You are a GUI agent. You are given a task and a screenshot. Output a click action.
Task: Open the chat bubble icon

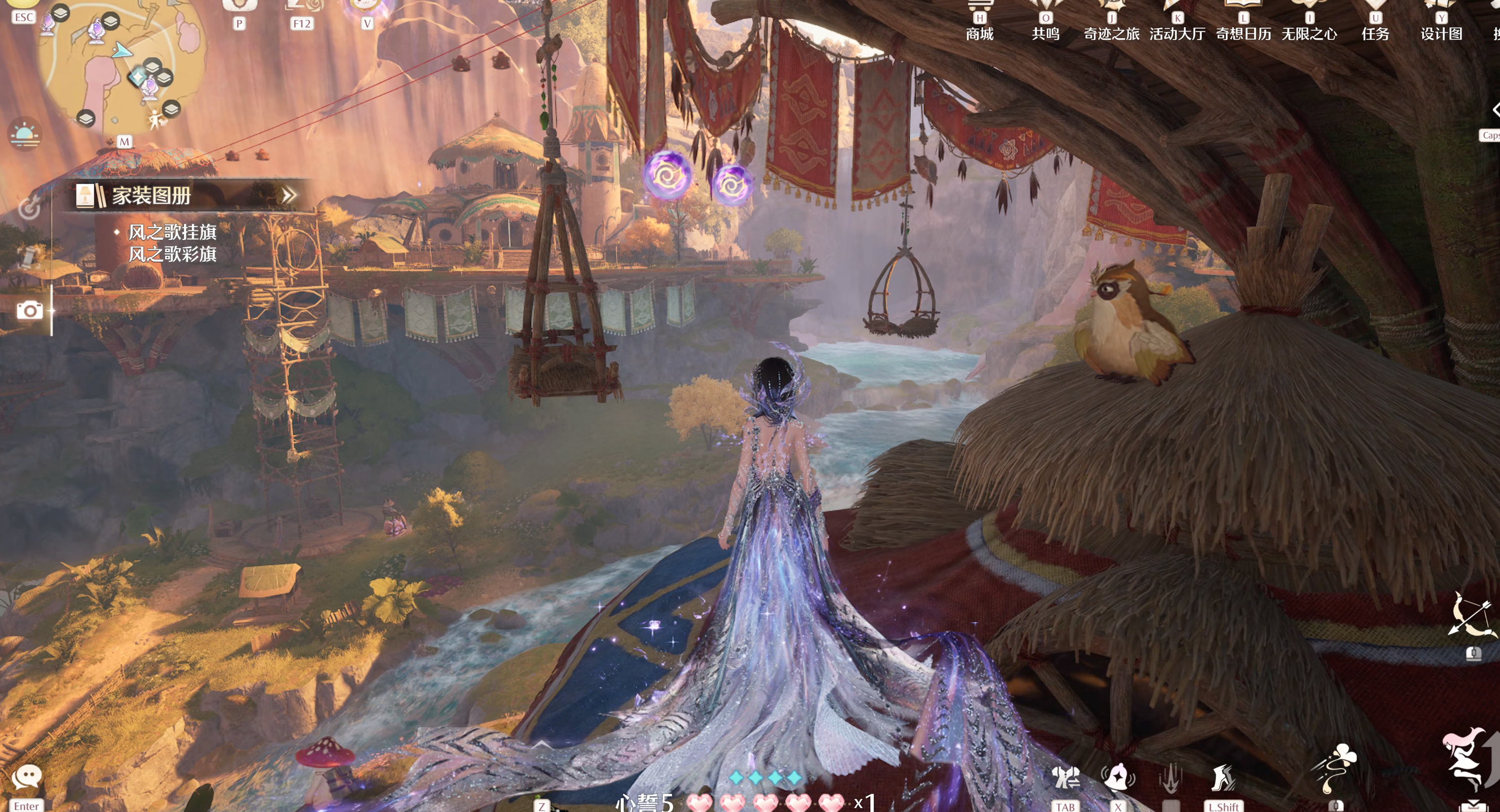tap(27, 777)
